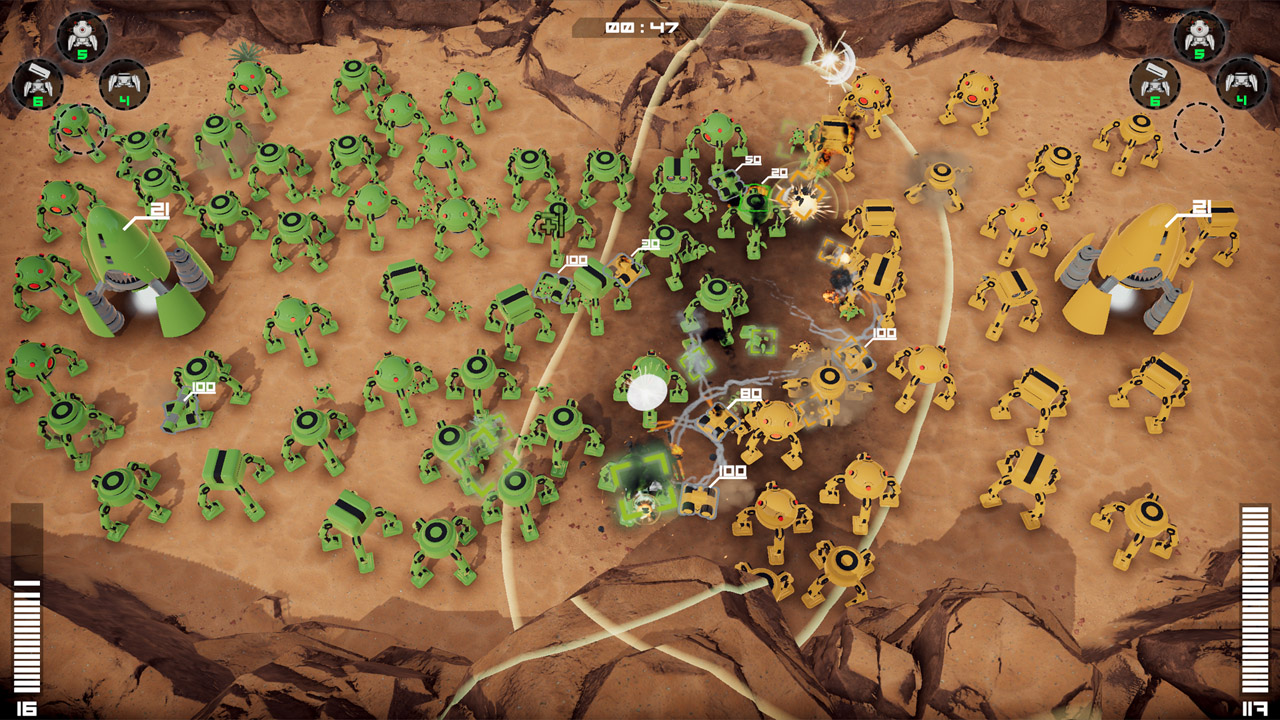Click the match timer showing 00:47
The width and height of the screenshot is (1280, 720).
tap(640, 28)
